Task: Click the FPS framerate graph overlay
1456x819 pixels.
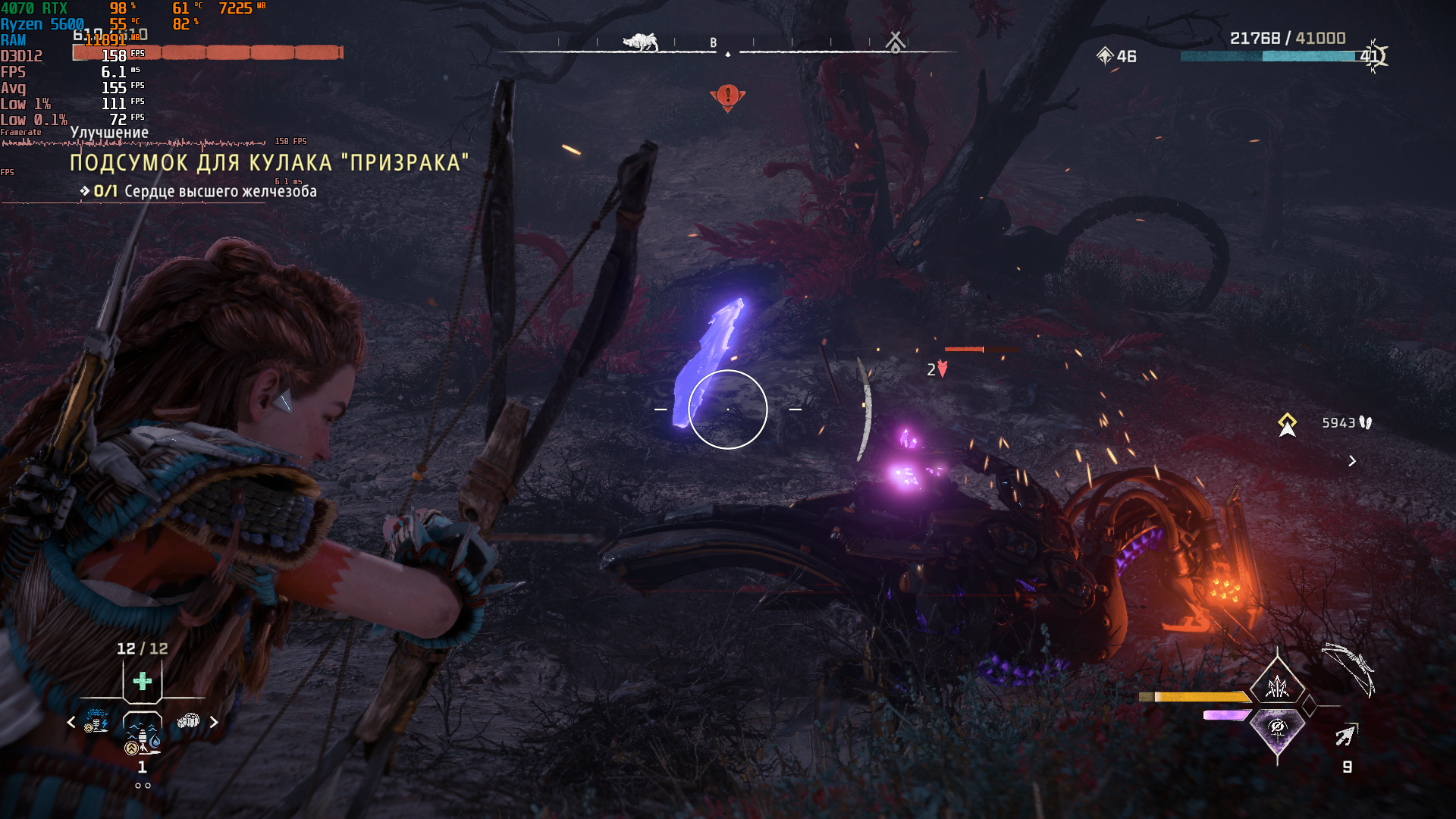Action: coord(133,143)
